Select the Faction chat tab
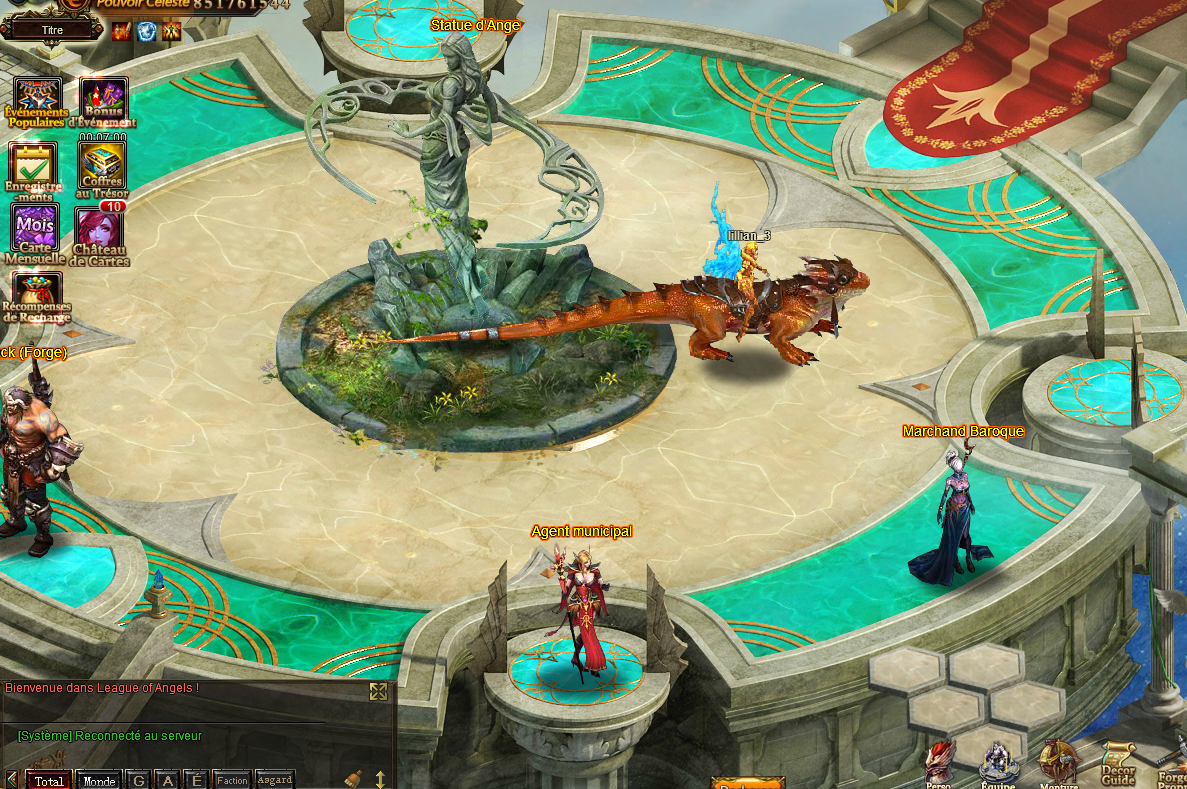Viewport: 1187px width, 789px height. point(232,780)
